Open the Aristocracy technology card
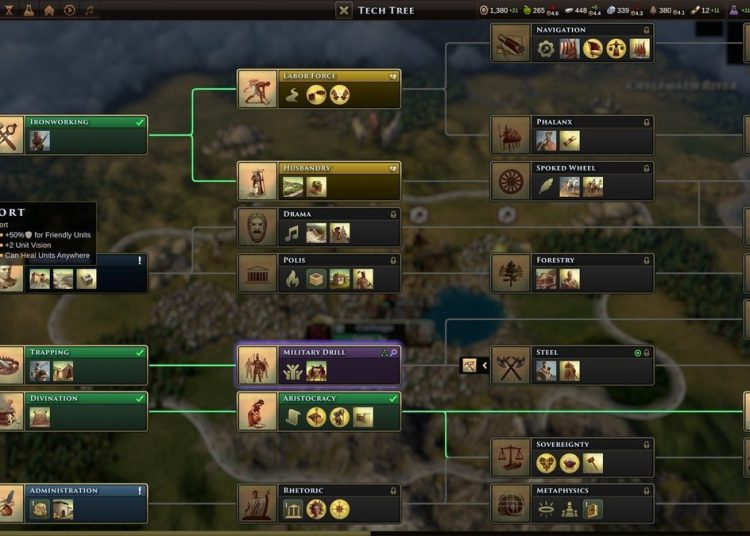750x536 pixels. [x=319, y=411]
